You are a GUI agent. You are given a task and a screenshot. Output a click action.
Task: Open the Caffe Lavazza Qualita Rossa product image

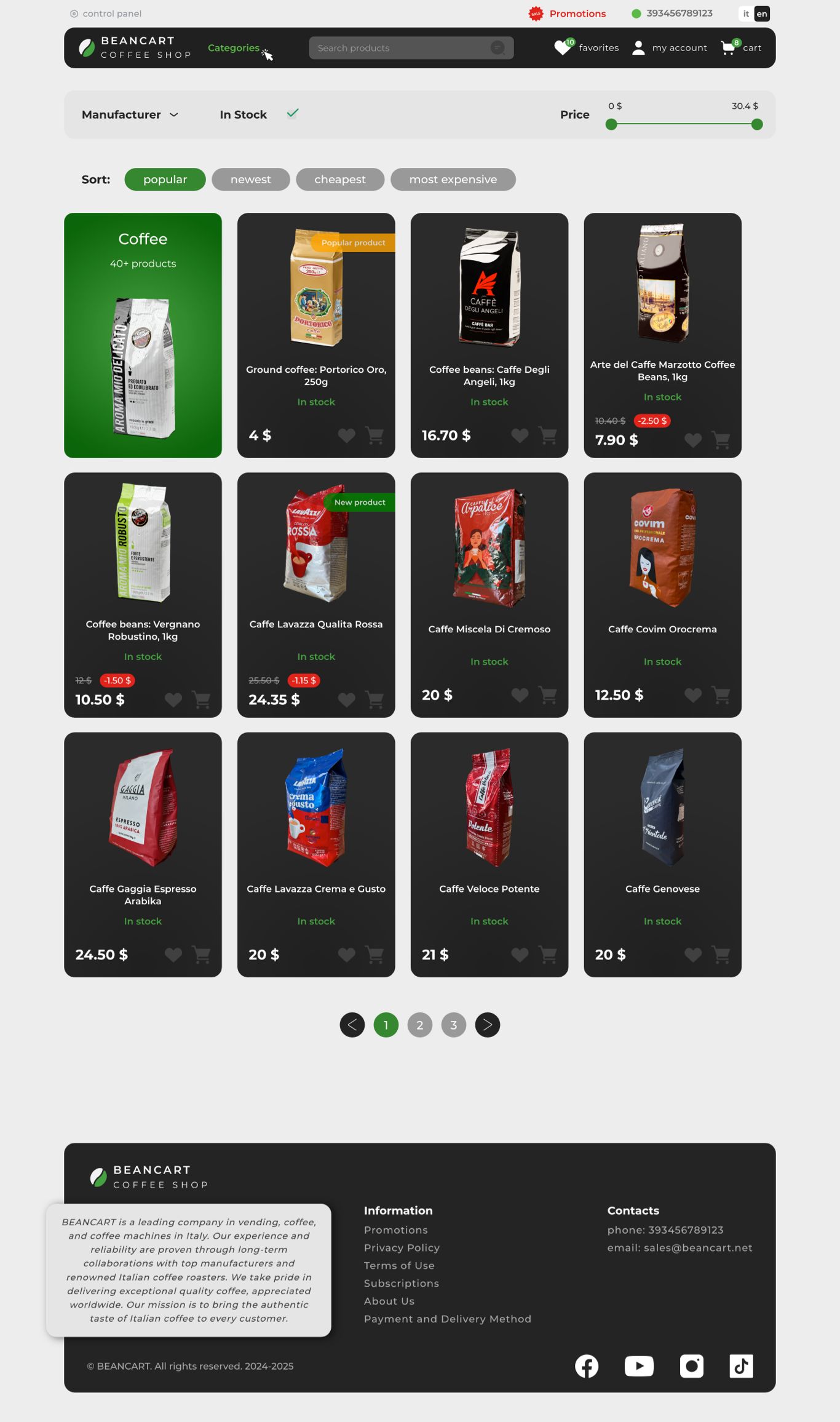316,544
